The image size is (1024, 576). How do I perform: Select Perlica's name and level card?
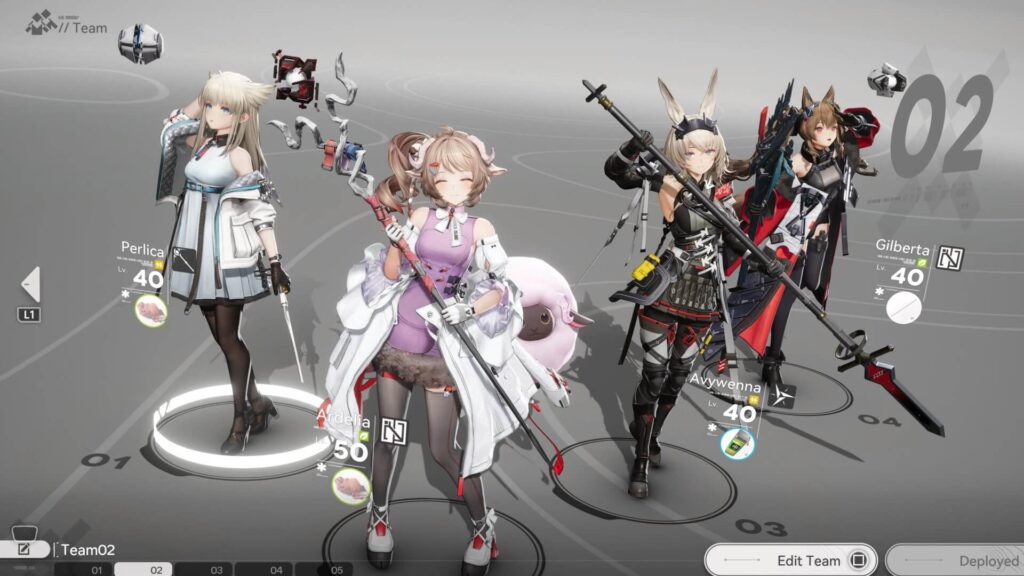tap(144, 266)
